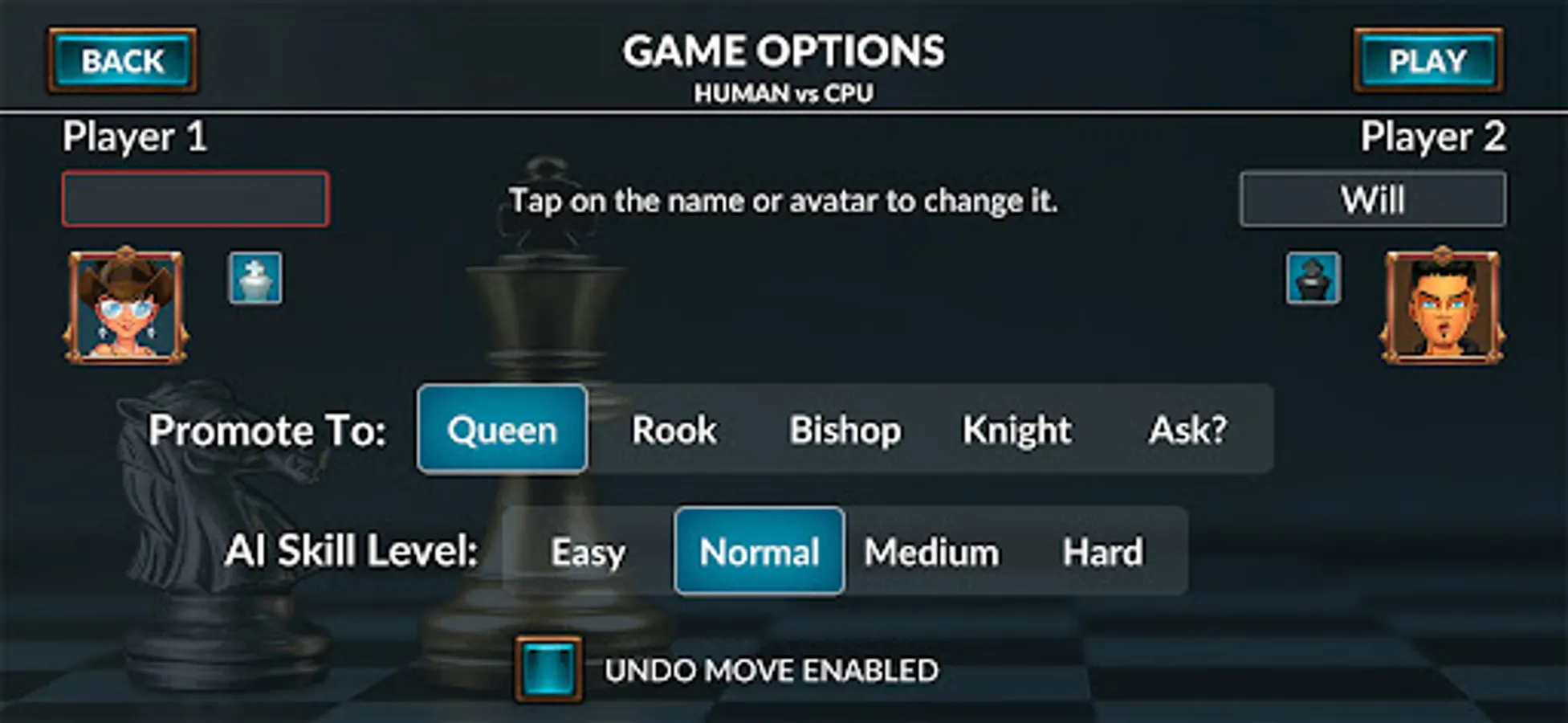Select Normal AI difficulty
The height and width of the screenshot is (723, 1568).
(758, 552)
